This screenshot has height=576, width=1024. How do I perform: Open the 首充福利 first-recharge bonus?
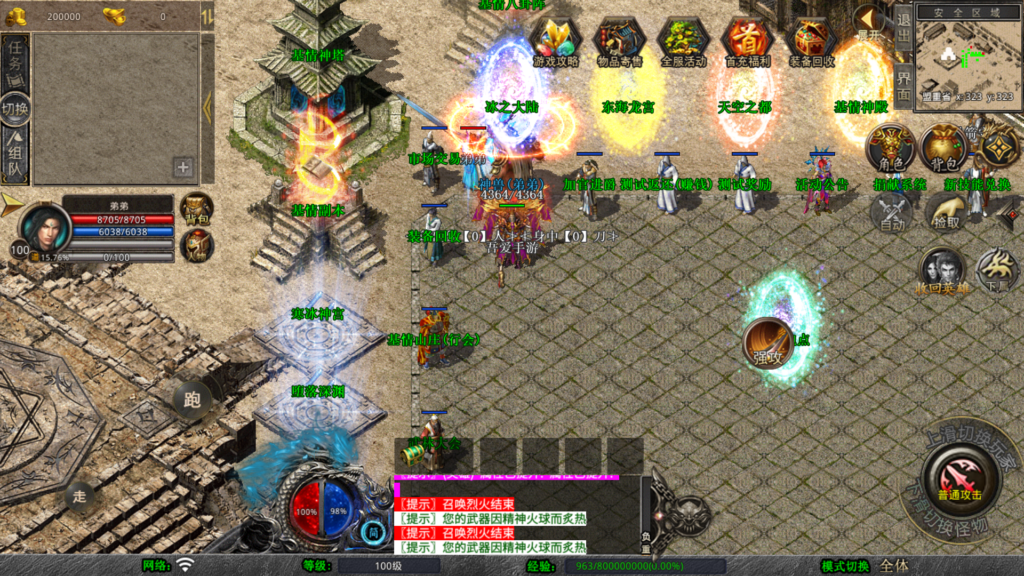click(747, 42)
